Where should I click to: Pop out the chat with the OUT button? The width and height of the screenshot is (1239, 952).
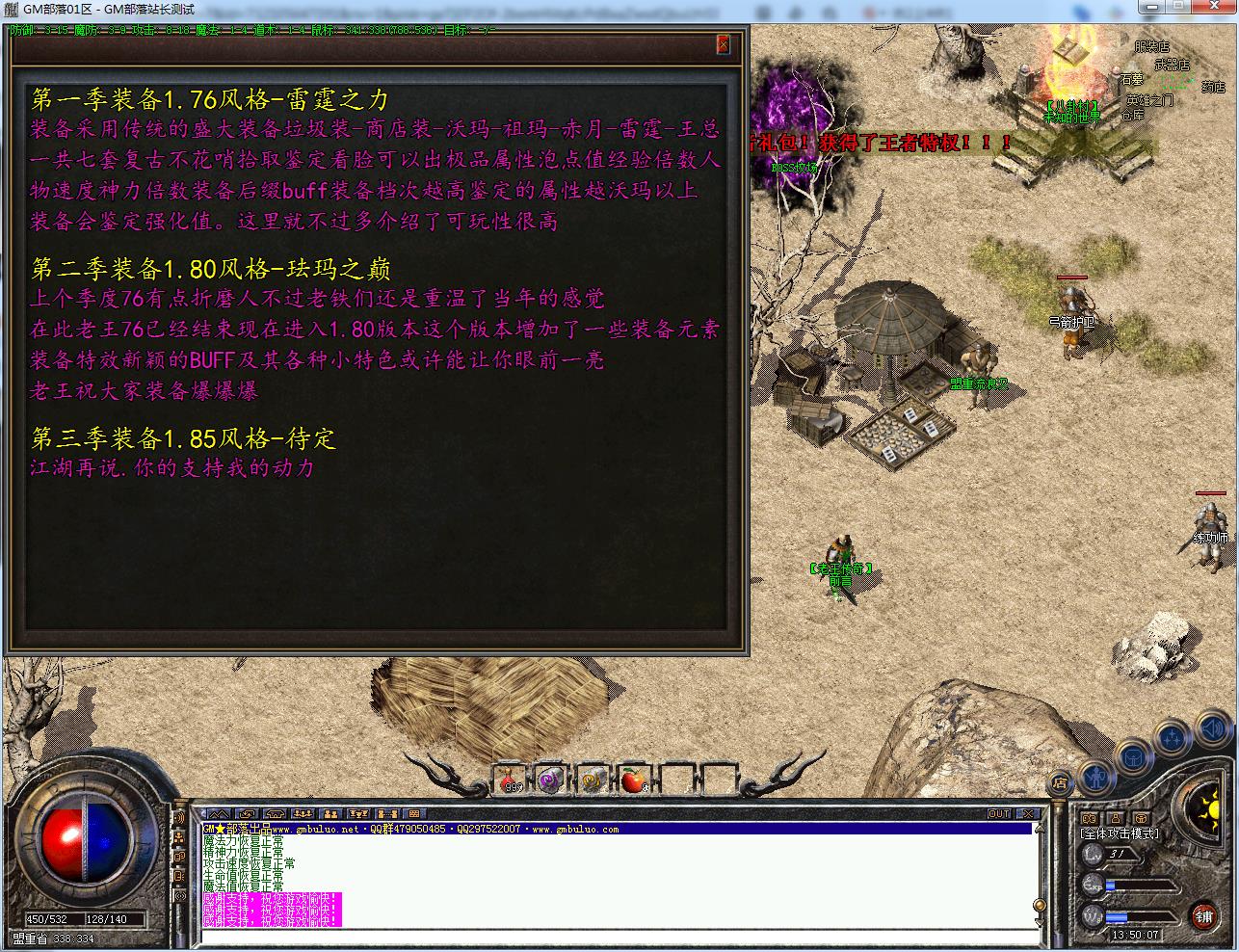[x=999, y=812]
